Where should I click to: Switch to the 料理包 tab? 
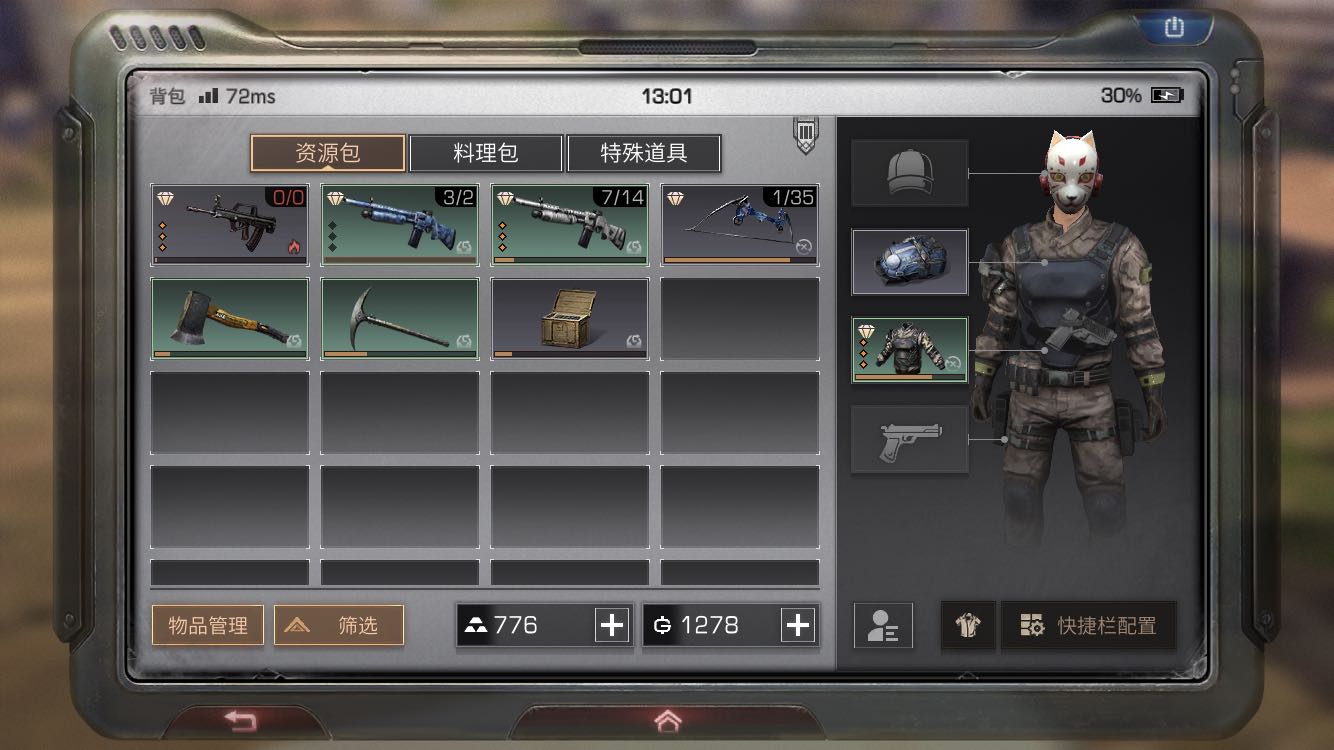tap(487, 153)
